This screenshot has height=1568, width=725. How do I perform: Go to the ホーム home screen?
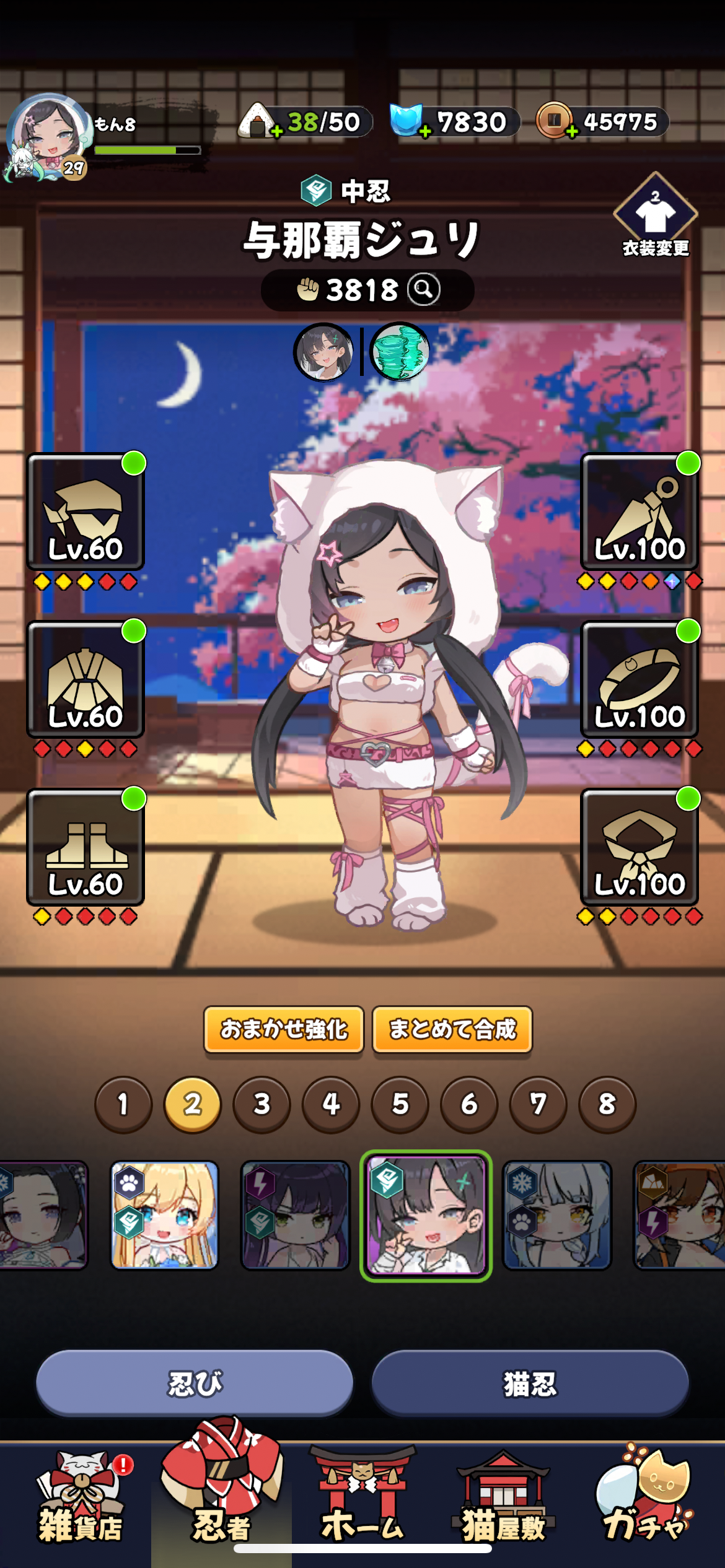pyautogui.click(x=362, y=1499)
